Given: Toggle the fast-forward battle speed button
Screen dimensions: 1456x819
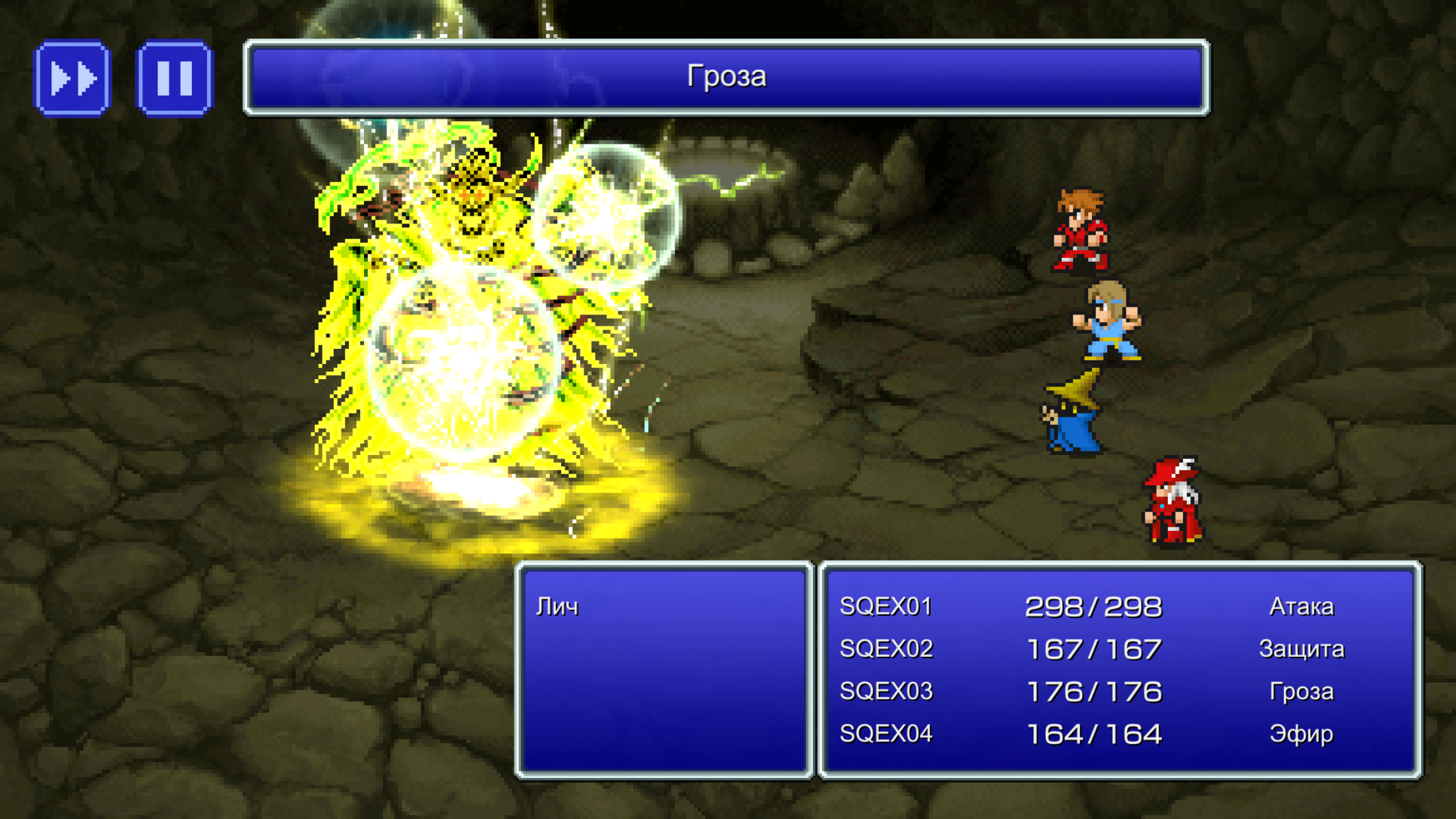Looking at the screenshot, I should coord(73,78).
